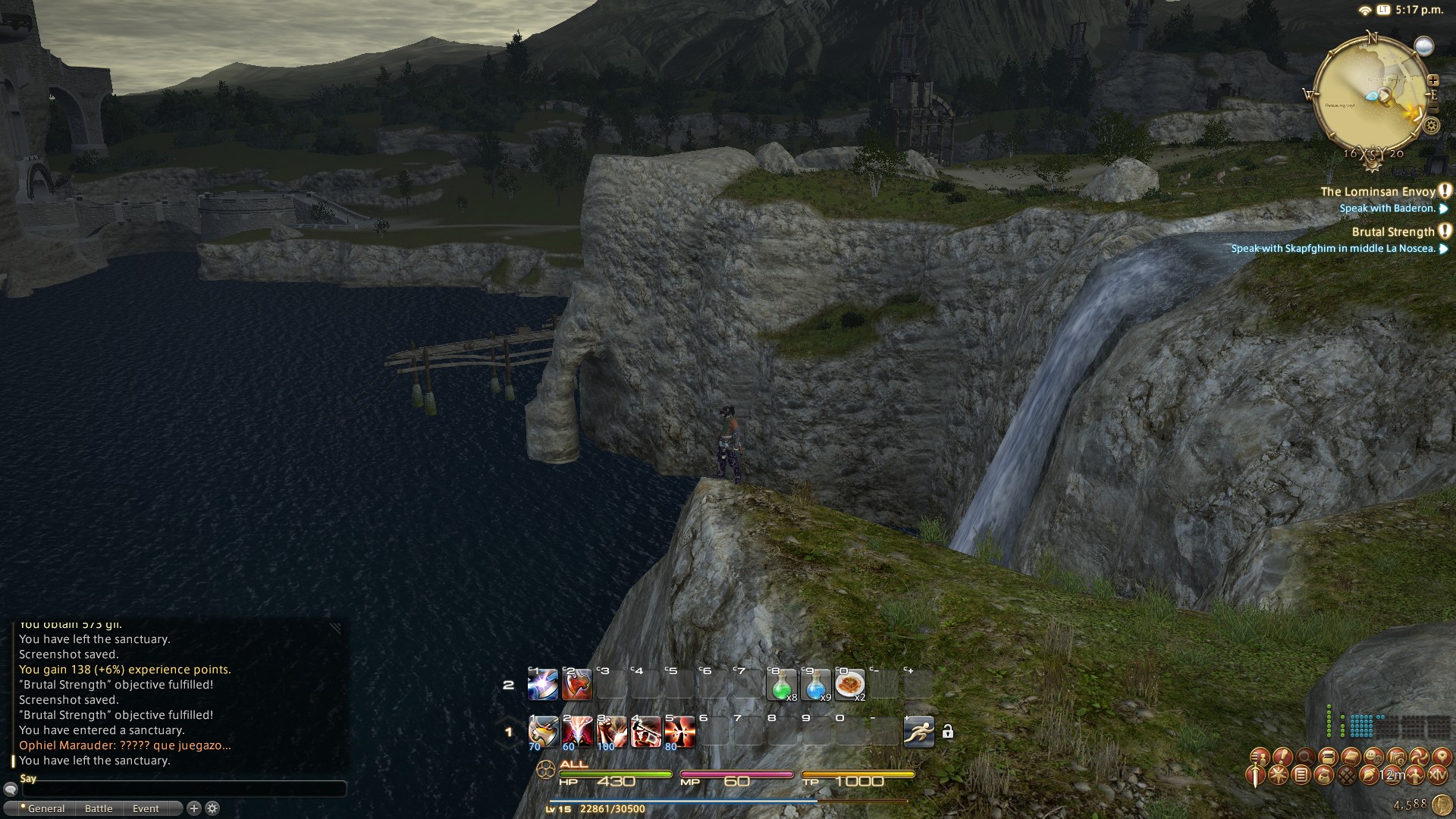This screenshot has height=819, width=1456.
Task: Activate the Sprint running-figure action
Action: click(918, 732)
